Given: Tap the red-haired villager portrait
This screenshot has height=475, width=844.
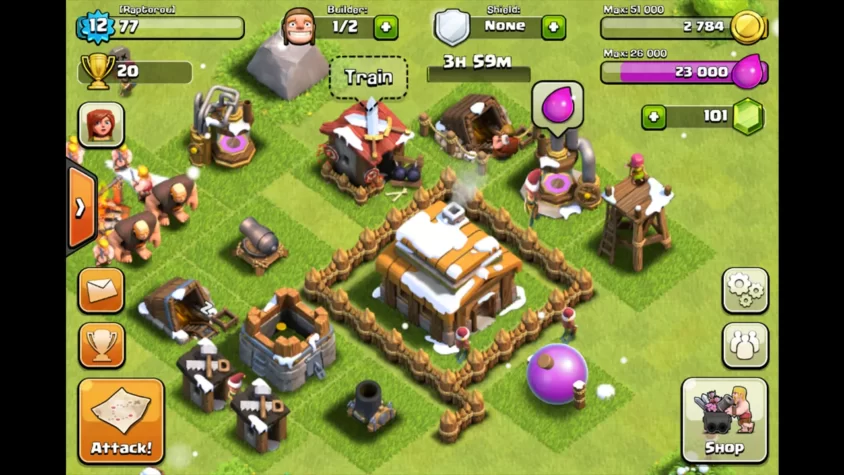Looking at the screenshot, I should pos(102,125).
